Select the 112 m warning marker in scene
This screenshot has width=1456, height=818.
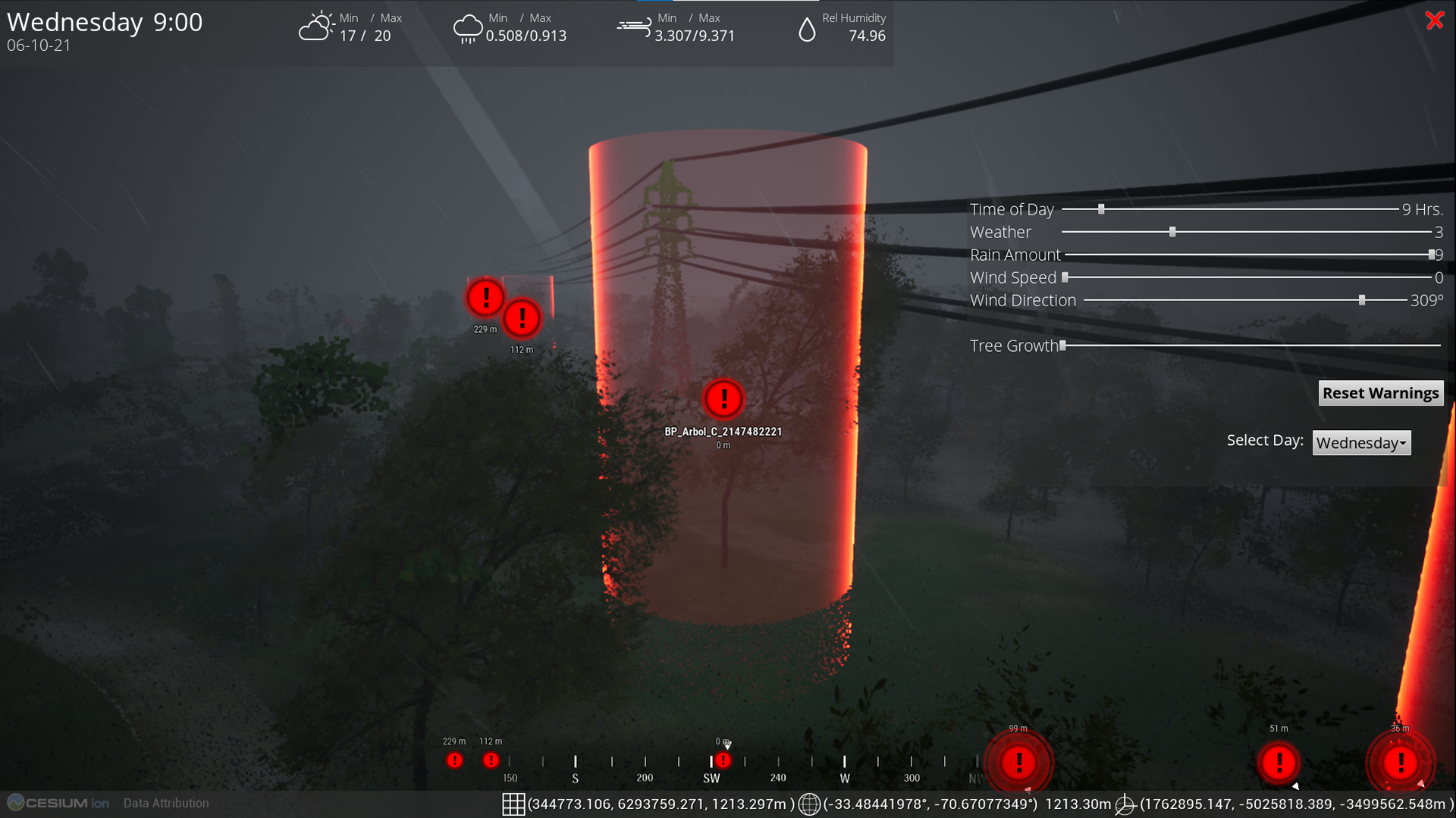pos(522,318)
